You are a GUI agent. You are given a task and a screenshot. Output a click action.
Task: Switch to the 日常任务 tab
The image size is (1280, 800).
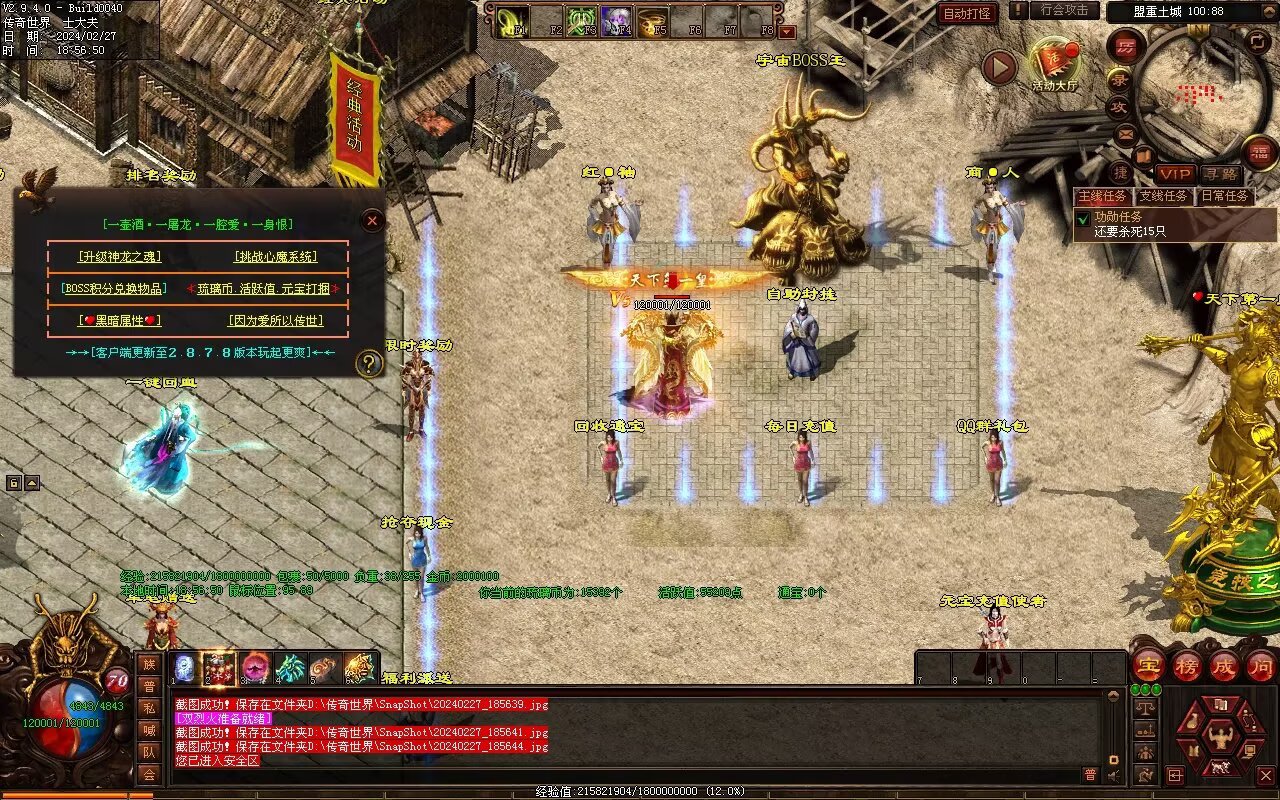[1224, 196]
